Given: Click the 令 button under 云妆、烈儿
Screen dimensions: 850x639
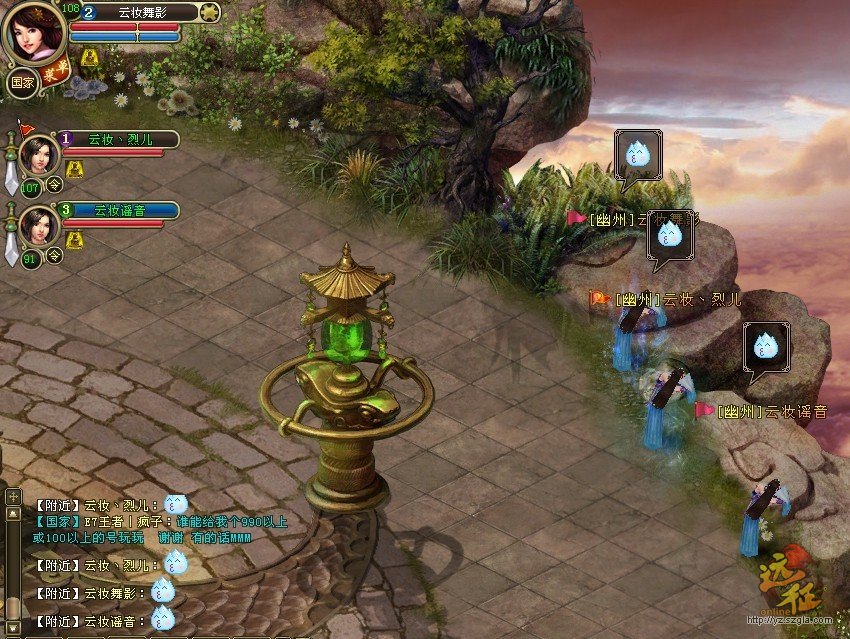Looking at the screenshot, I should [x=55, y=184].
